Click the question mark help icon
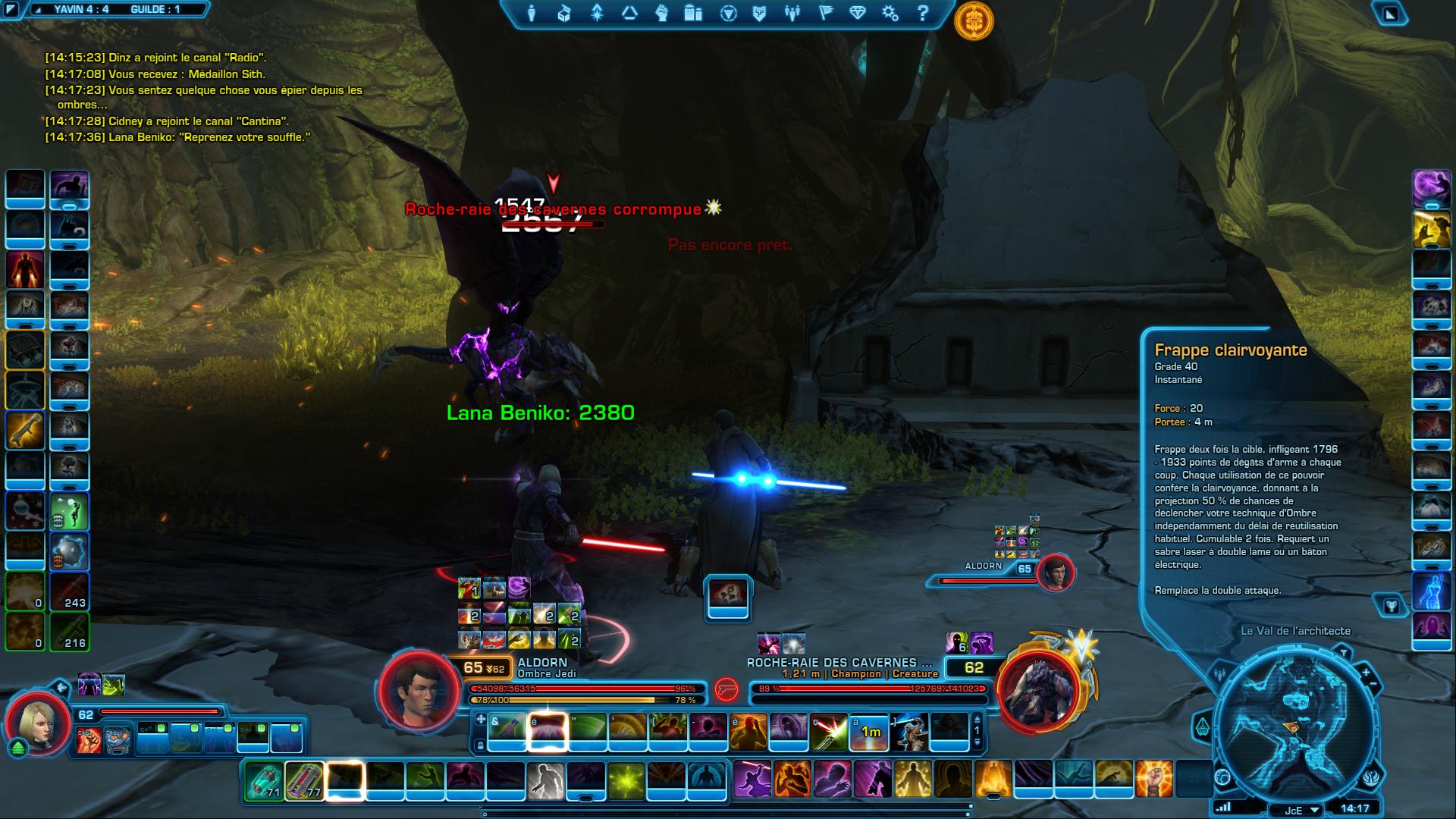Viewport: 1456px width, 819px height. coord(922,13)
